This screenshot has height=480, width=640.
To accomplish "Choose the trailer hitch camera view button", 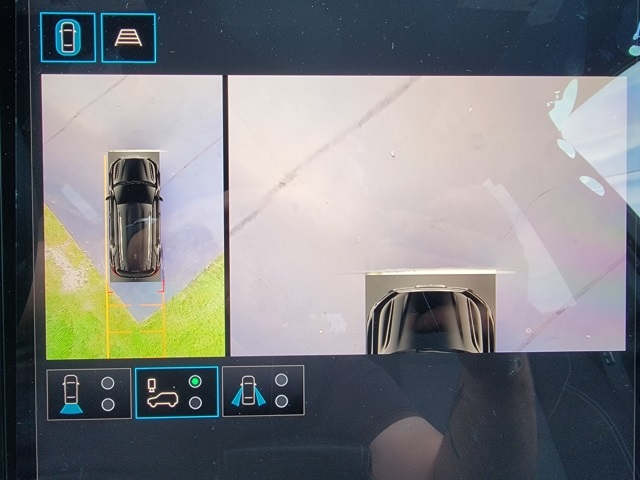I will point(176,392).
